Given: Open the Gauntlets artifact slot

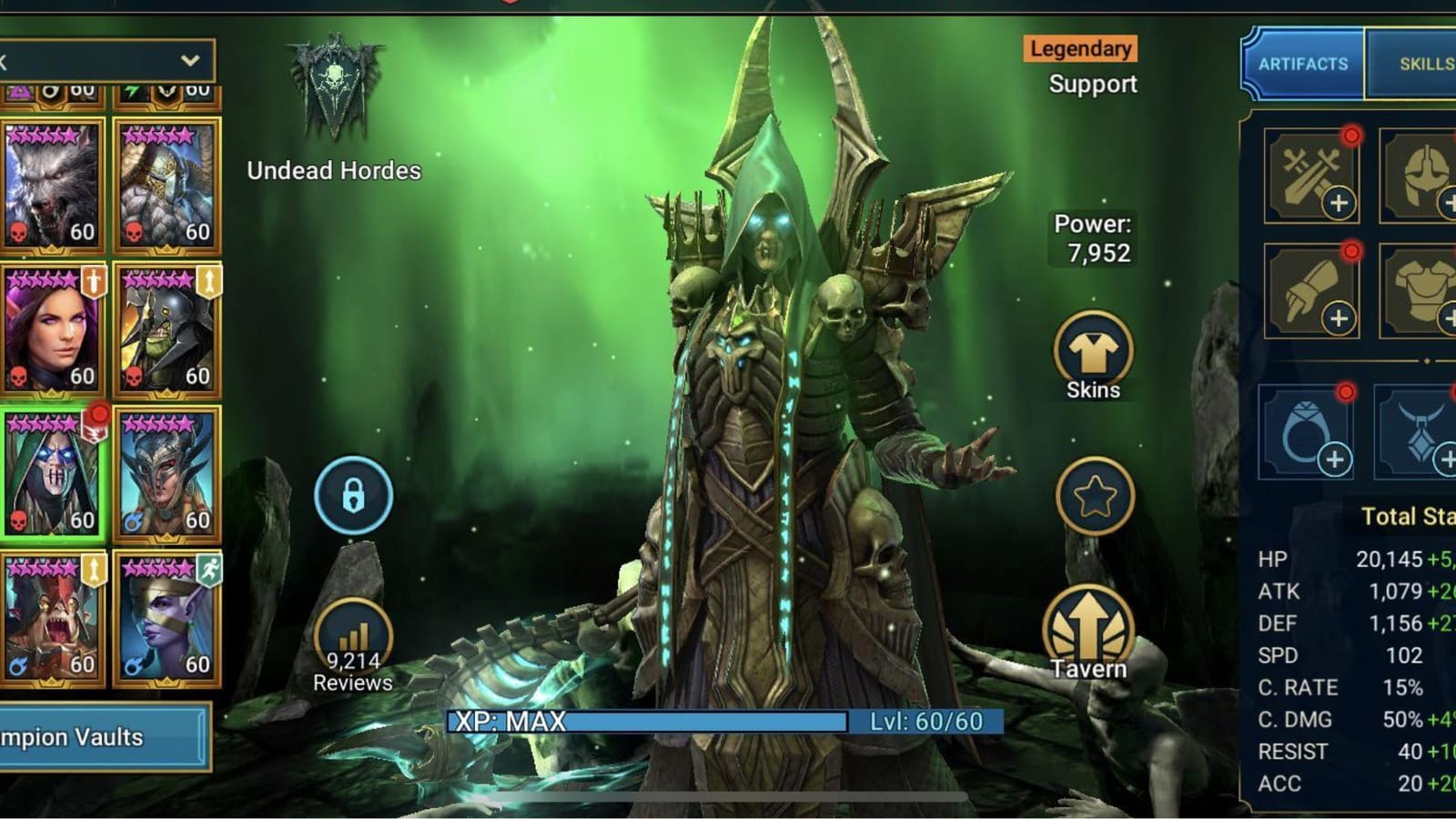Looking at the screenshot, I should click(x=1311, y=293).
